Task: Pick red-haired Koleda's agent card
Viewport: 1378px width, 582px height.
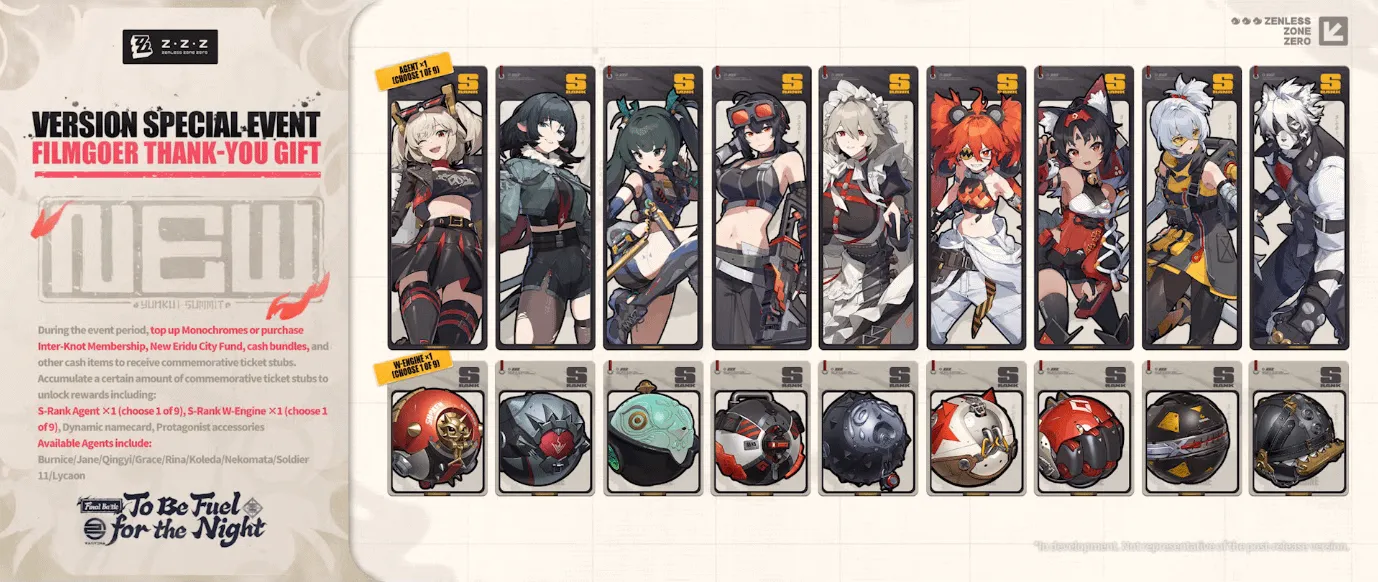Action: pos(977,208)
